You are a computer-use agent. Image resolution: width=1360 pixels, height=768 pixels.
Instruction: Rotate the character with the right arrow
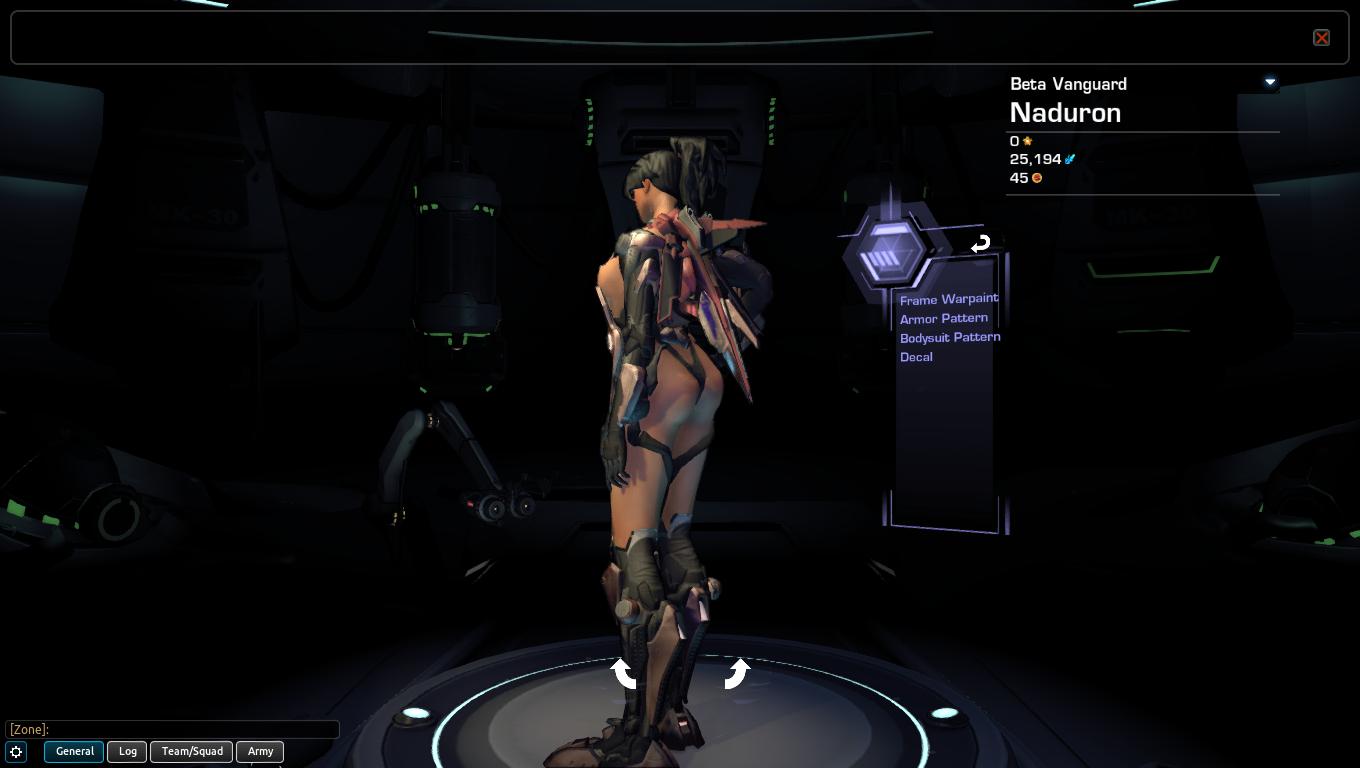pyautogui.click(x=737, y=673)
